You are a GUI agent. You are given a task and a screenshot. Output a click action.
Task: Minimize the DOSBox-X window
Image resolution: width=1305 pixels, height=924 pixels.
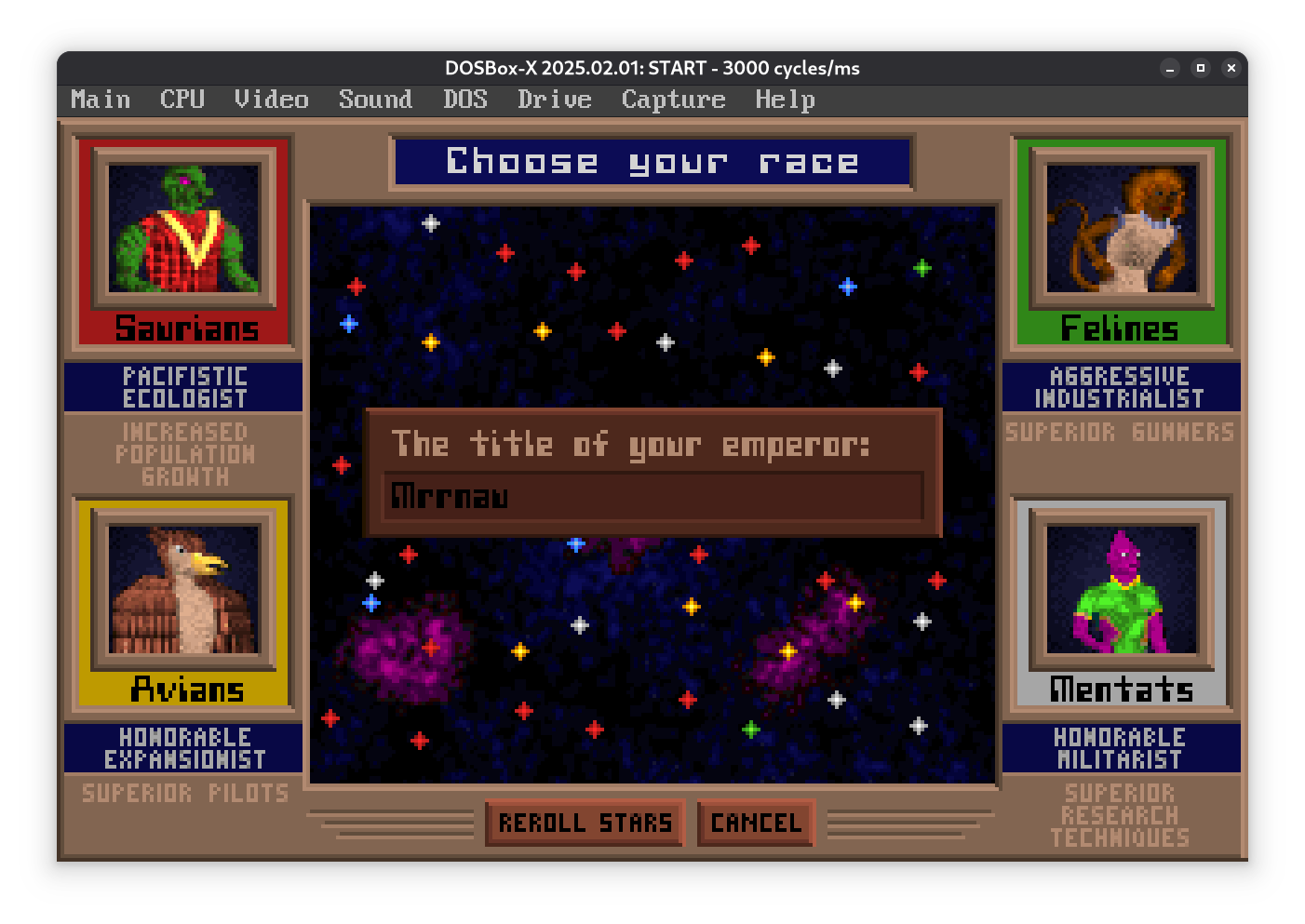click(1170, 68)
